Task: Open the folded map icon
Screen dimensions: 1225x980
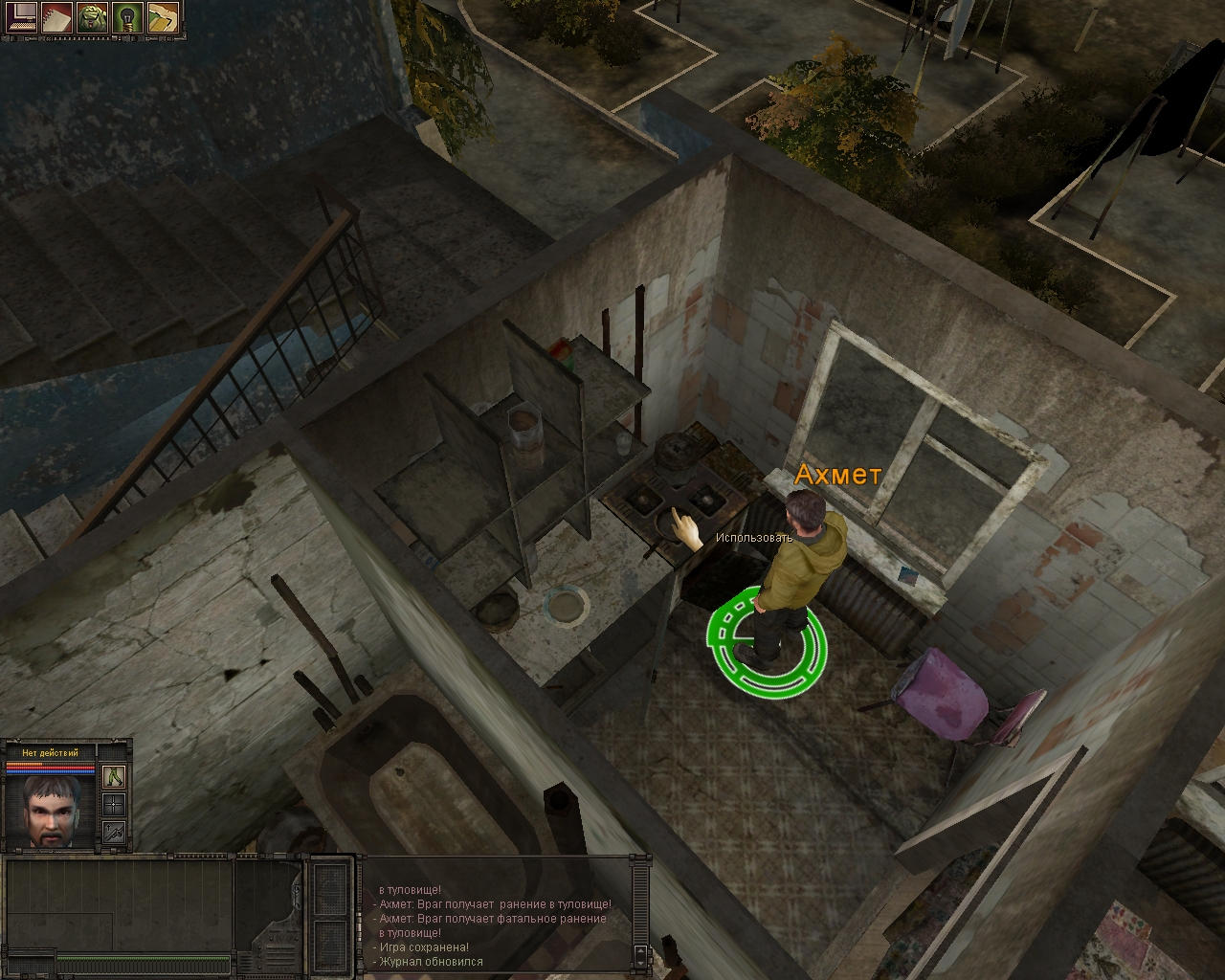Action: 163,17
